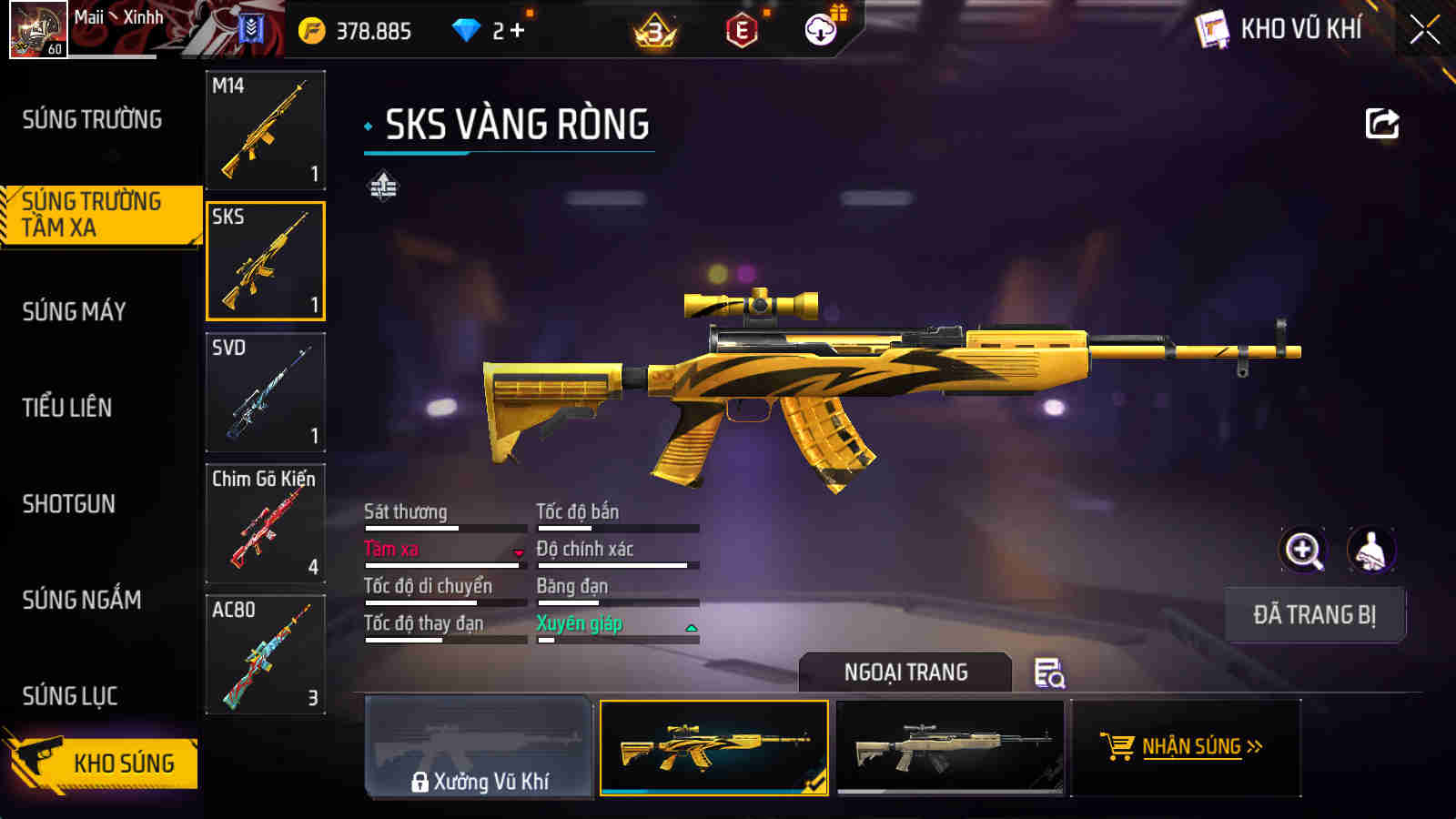Switch to the NGOẠI TRANG tab
This screenshot has height=819, width=1456.
click(x=905, y=673)
